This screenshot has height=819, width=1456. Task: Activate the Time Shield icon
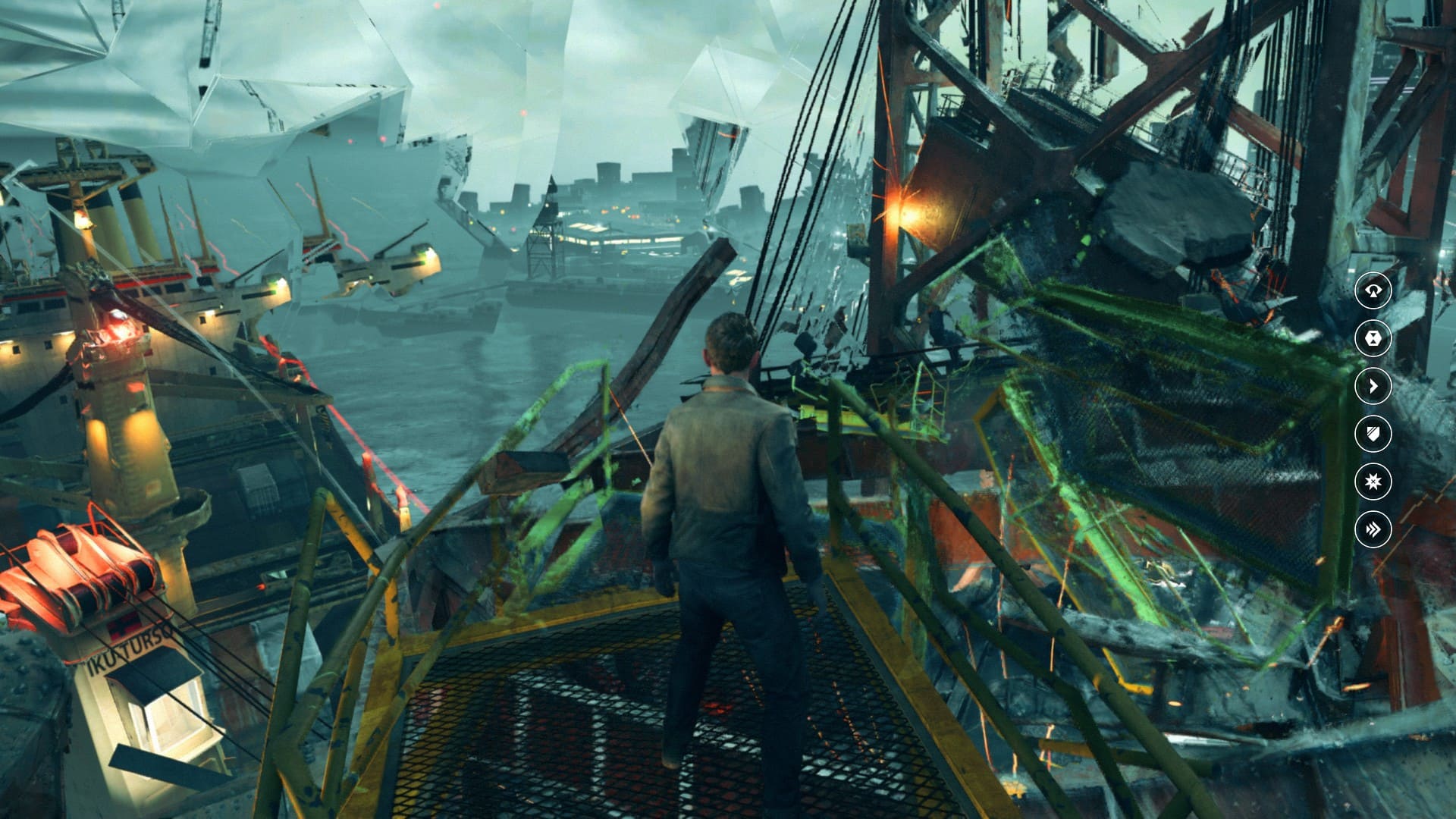tap(1373, 434)
